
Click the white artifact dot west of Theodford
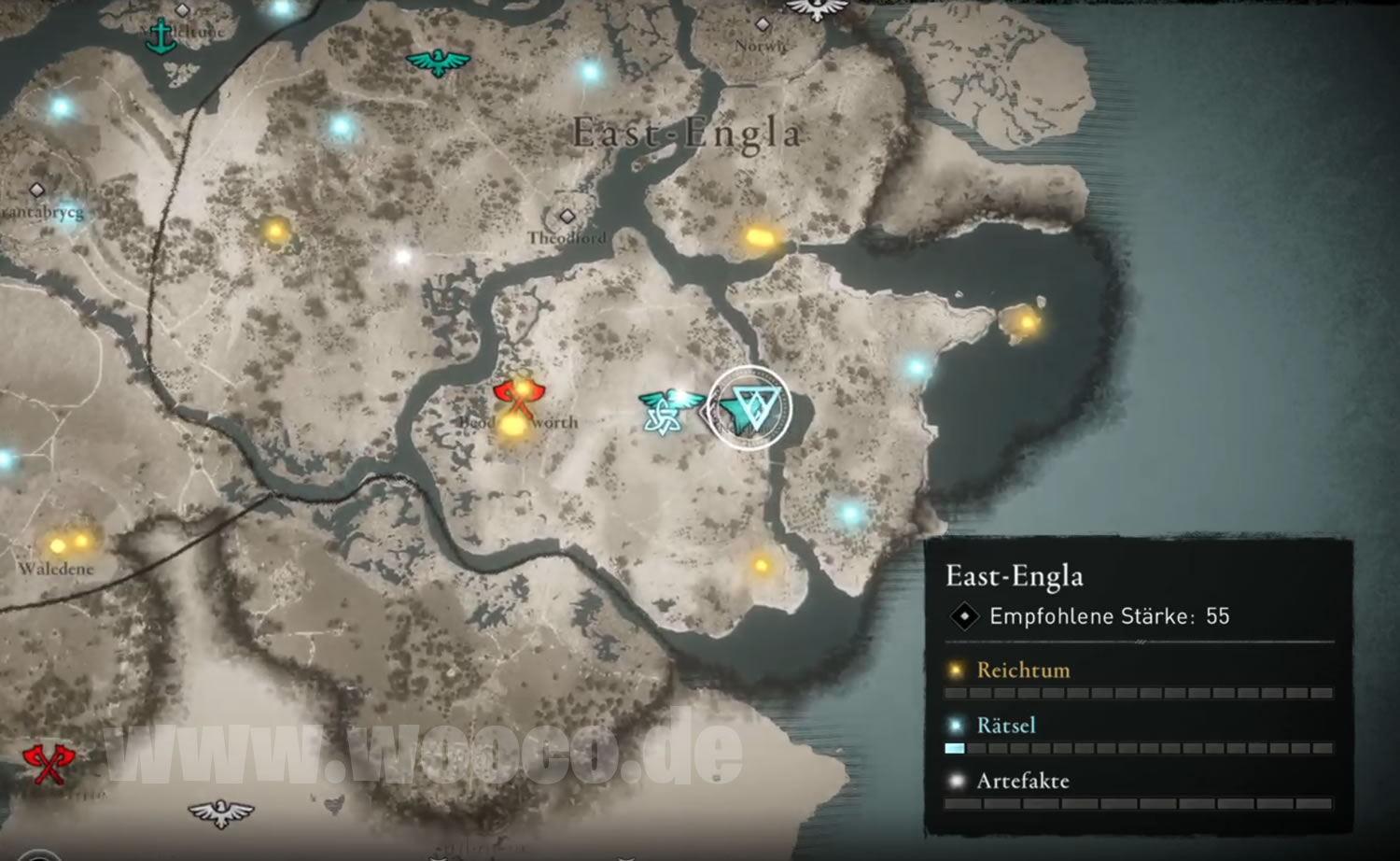403,256
